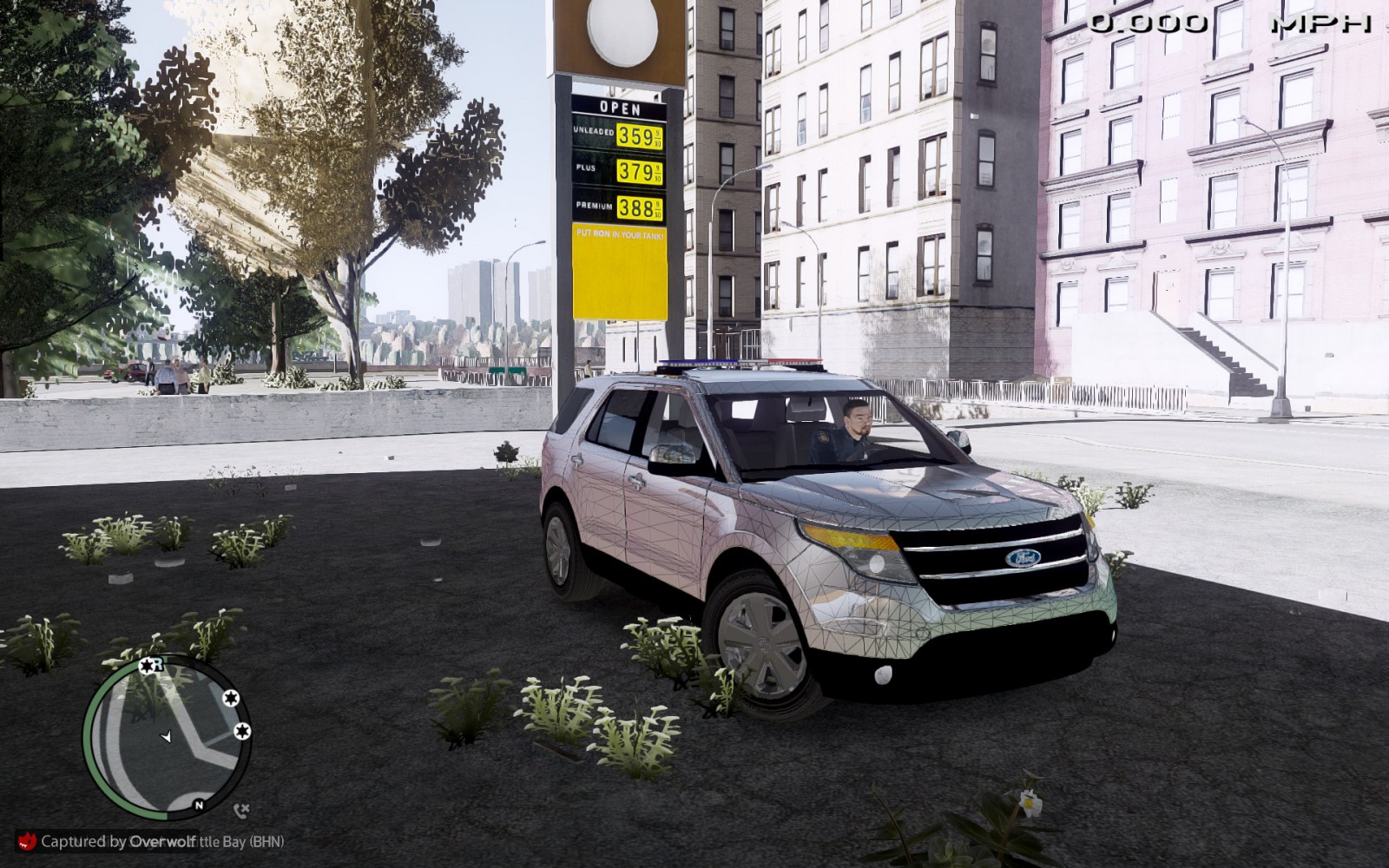The image size is (1389, 868).
Task: Click the circular radar minimap
Action: (x=168, y=739)
